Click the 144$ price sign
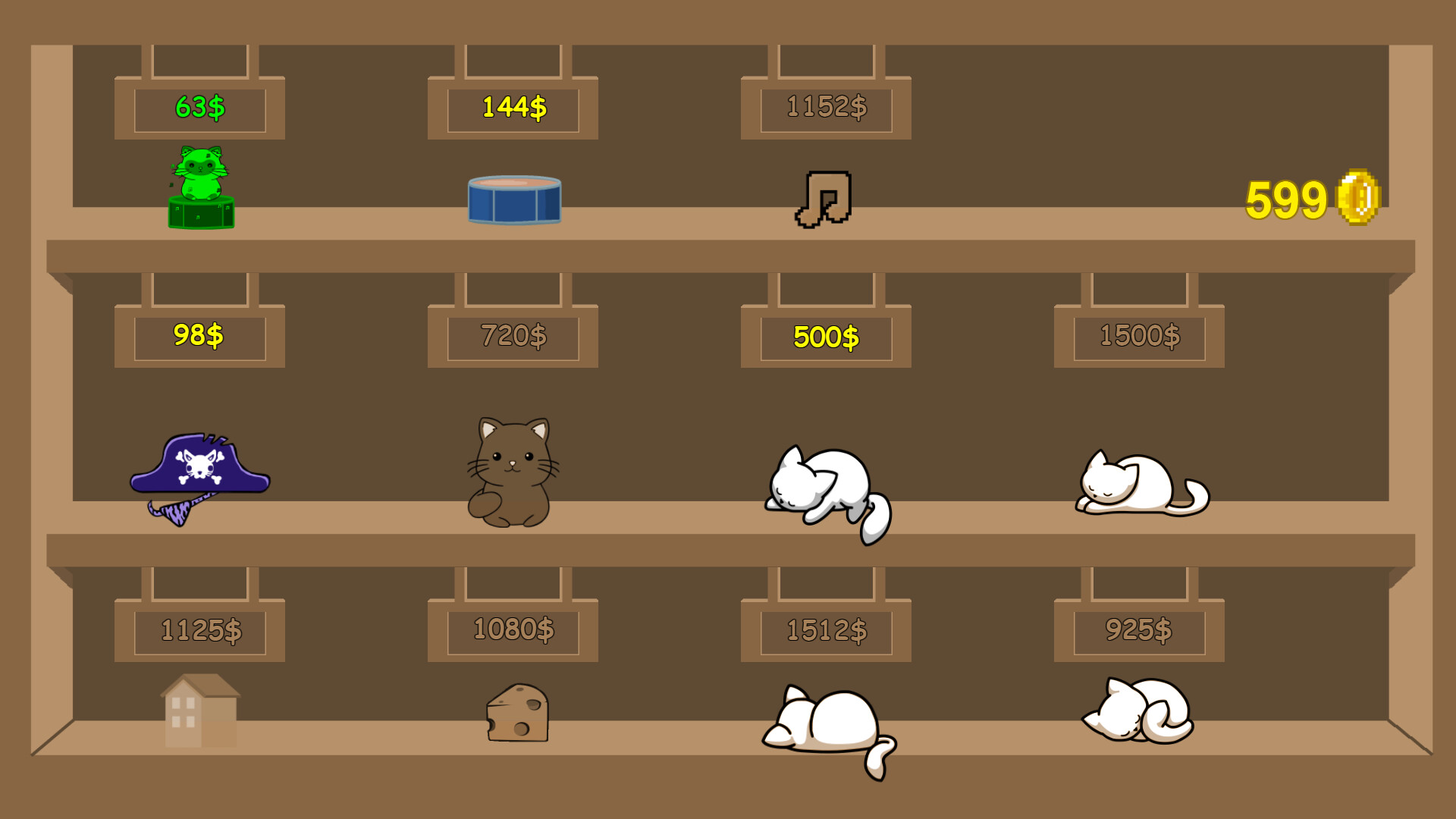This screenshot has height=819, width=1456. [512, 108]
